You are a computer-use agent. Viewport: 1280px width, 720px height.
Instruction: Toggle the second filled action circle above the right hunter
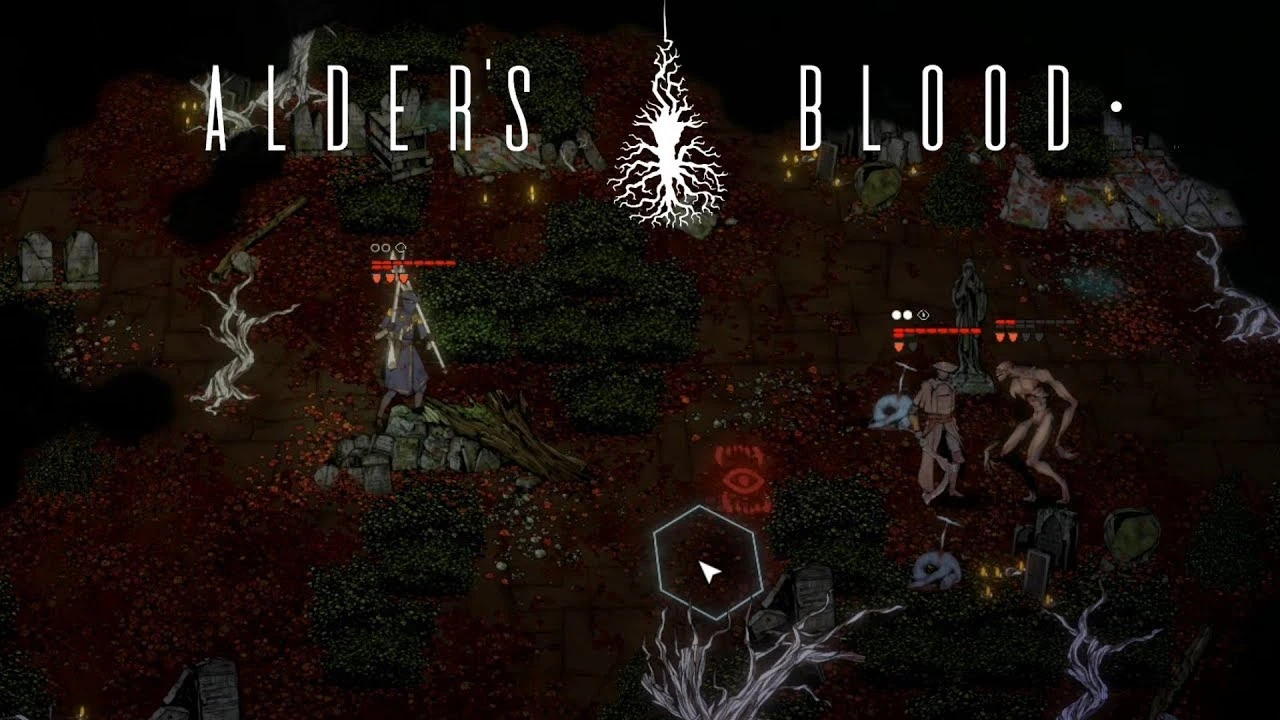908,314
